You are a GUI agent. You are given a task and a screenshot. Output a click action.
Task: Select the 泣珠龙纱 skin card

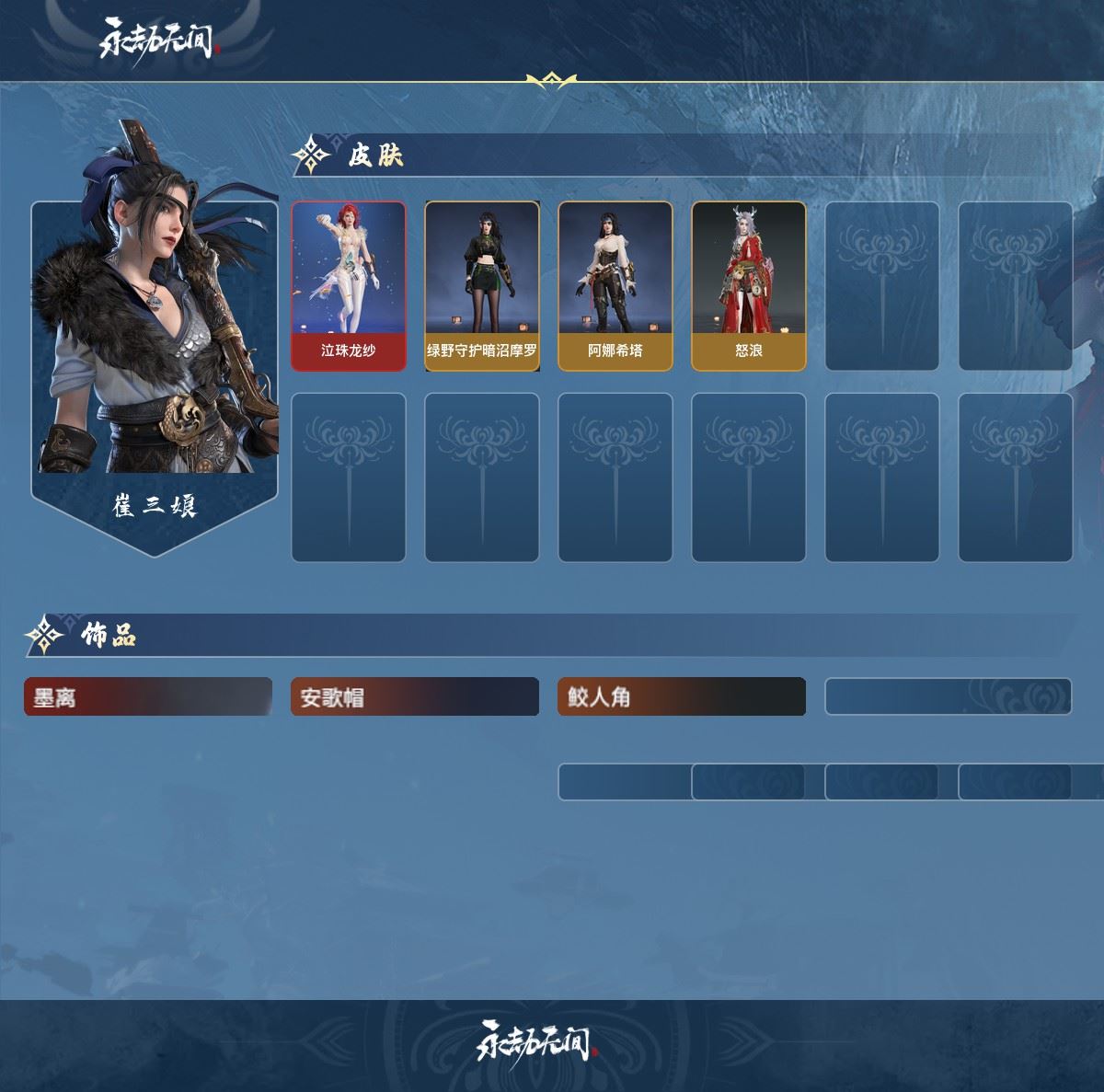click(349, 286)
